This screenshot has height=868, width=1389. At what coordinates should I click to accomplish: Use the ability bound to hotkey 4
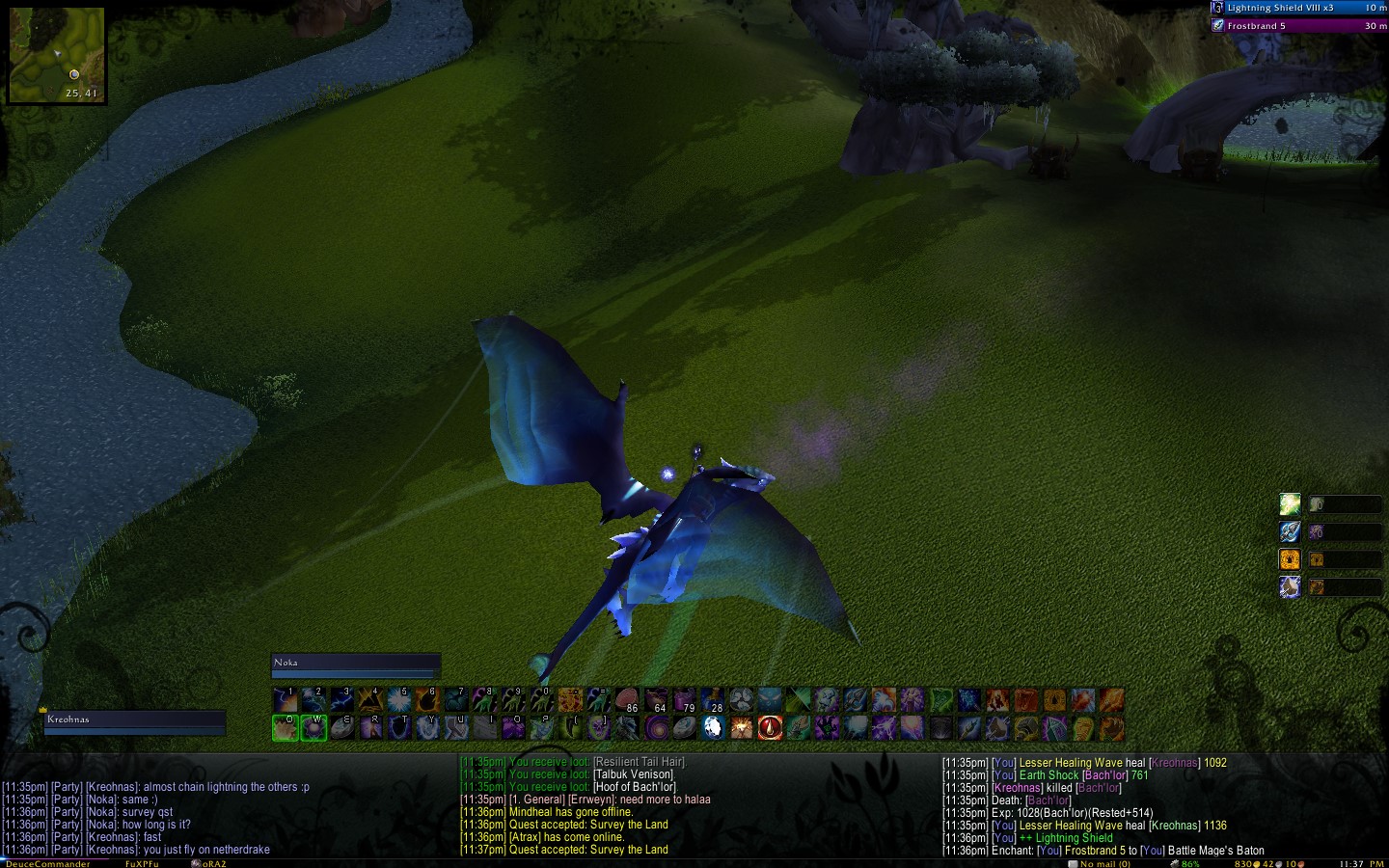[x=370, y=699]
